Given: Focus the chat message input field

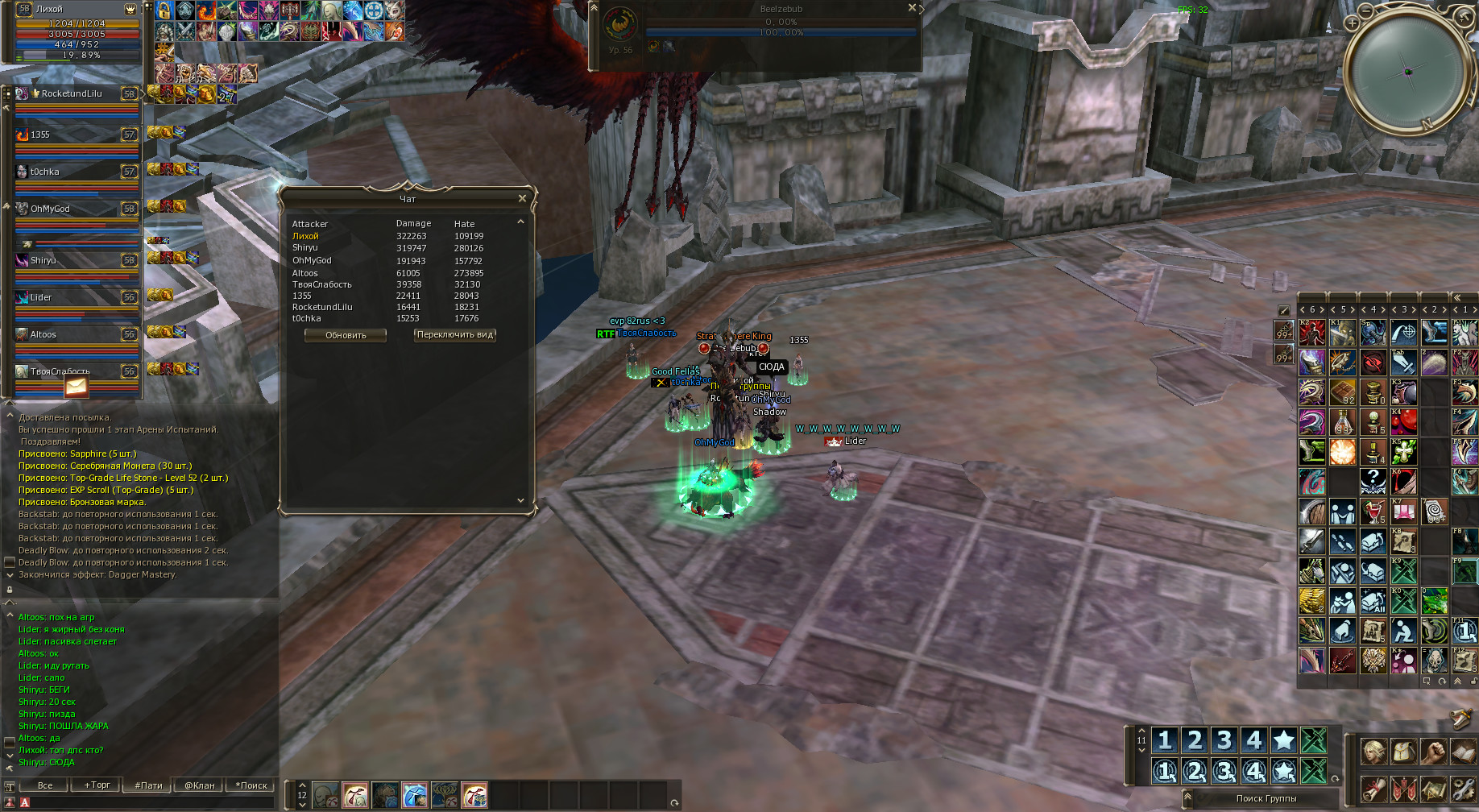Looking at the screenshot, I should (x=145, y=802).
